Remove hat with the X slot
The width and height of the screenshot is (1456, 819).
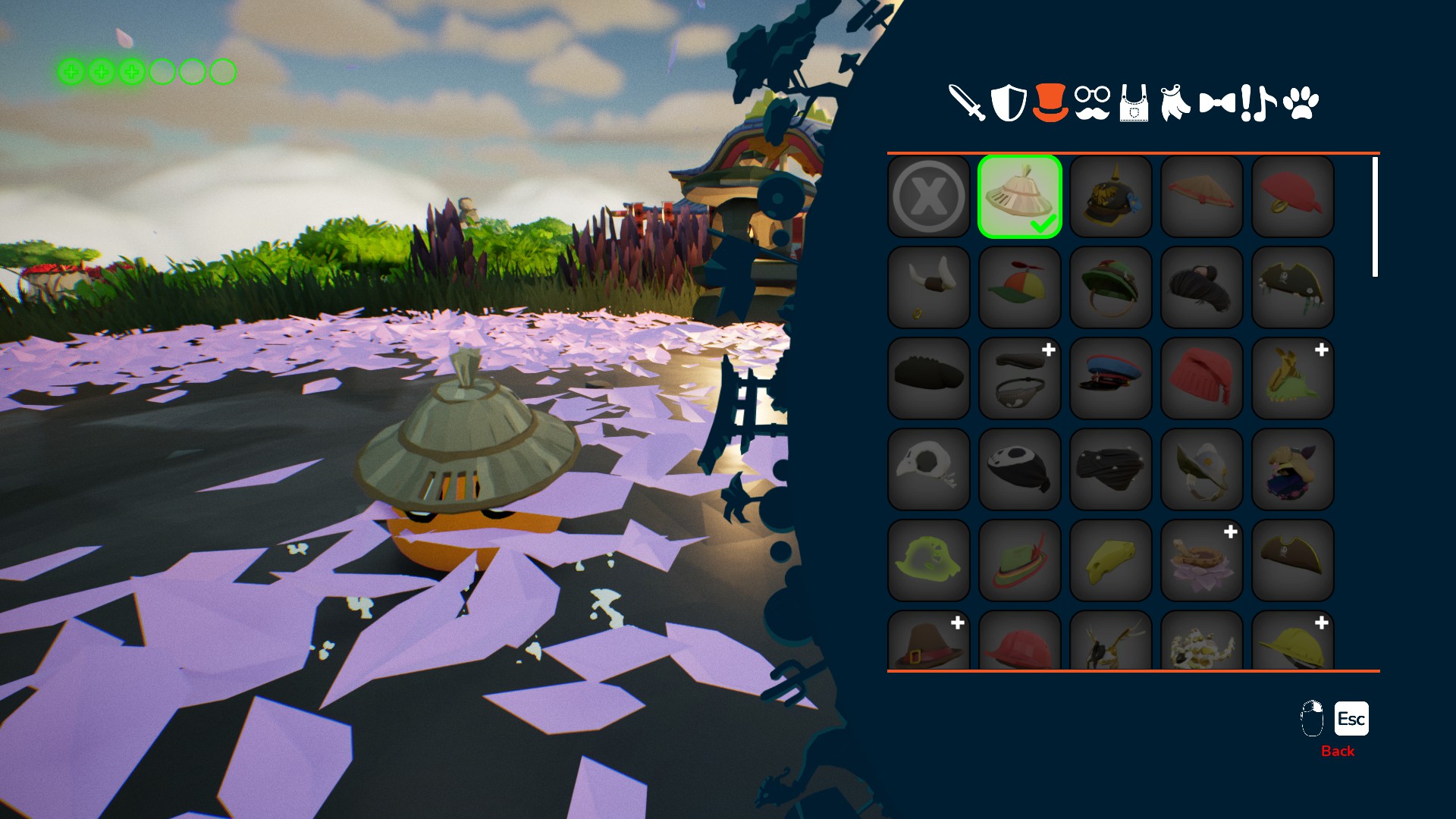[x=929, y=196]
